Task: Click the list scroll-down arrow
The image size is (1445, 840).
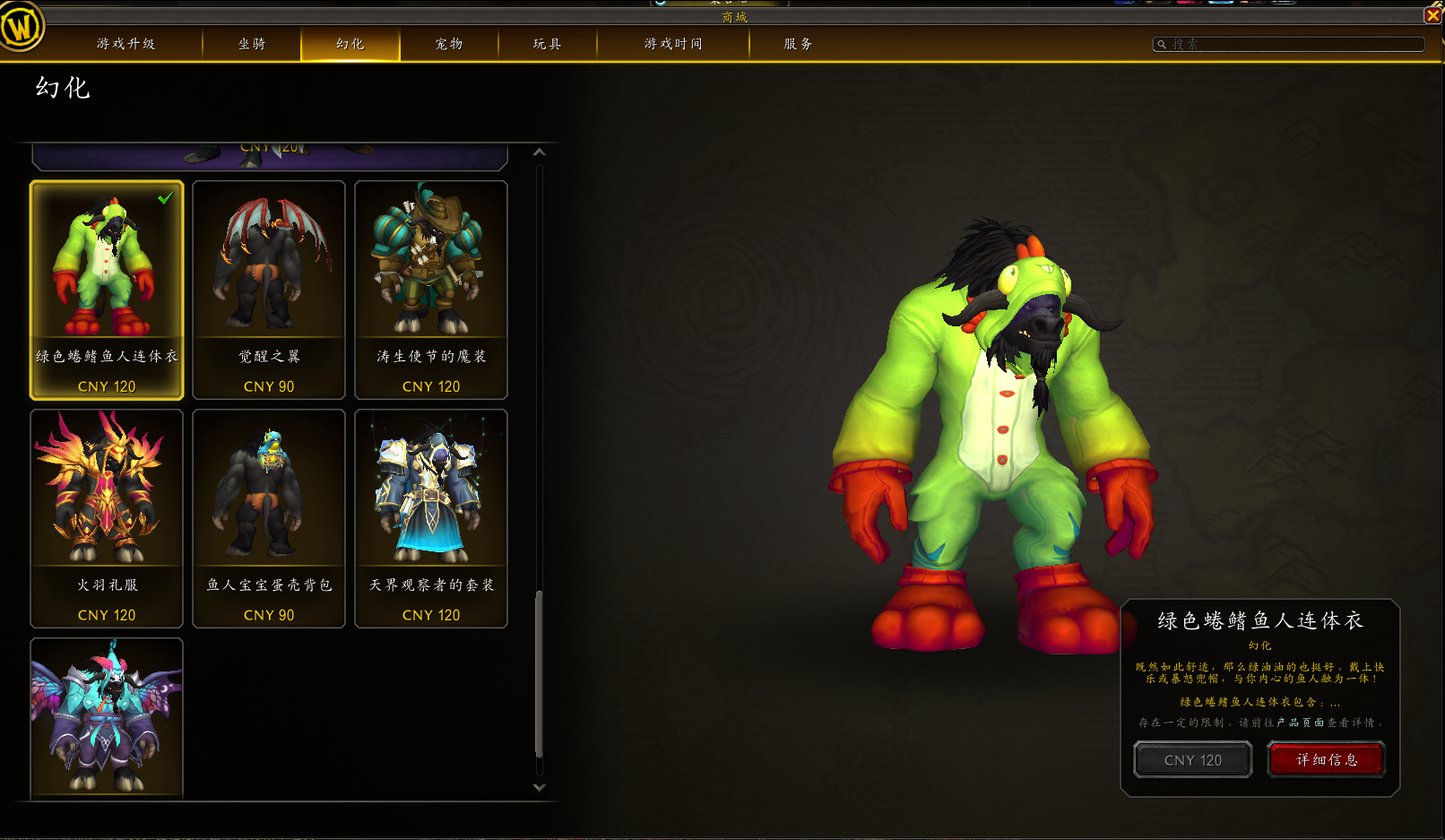Action: [539, 787]
